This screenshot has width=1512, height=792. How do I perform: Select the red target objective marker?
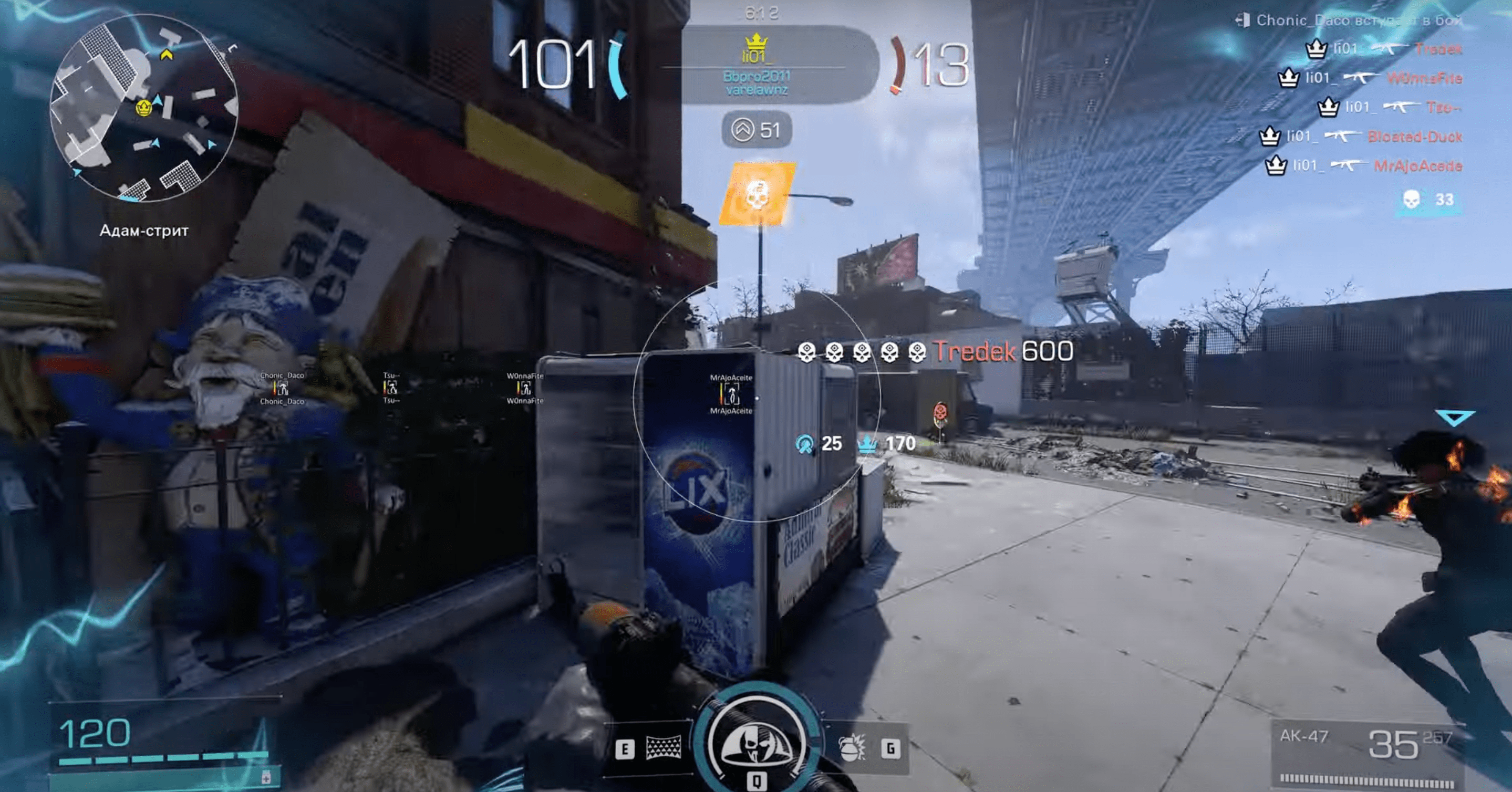pyautogui.click(x=940, y=412)
